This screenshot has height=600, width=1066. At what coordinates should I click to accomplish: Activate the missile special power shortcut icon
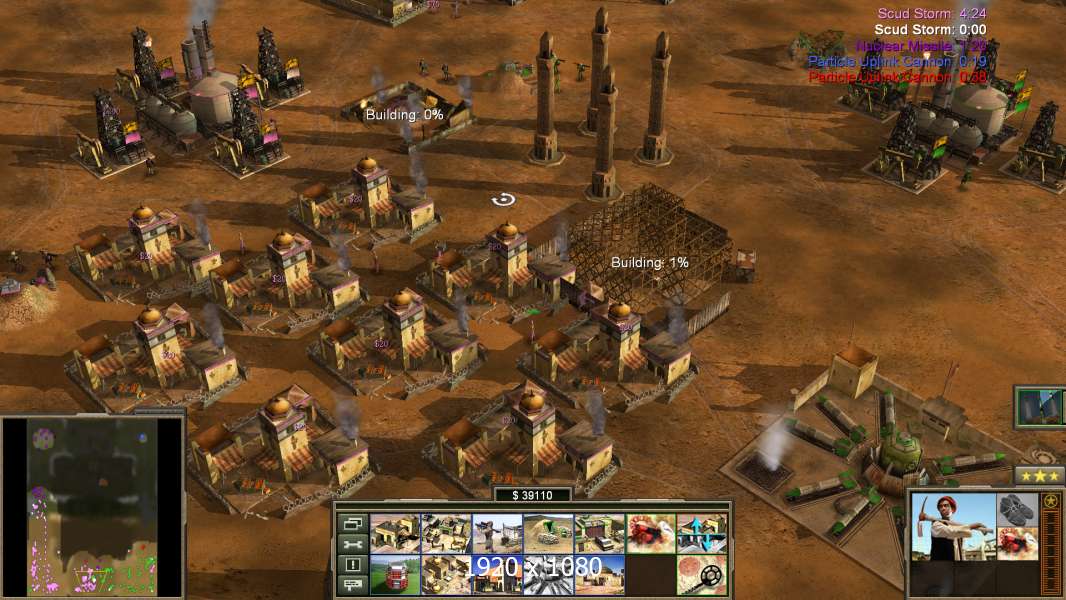click(1040, 407)
